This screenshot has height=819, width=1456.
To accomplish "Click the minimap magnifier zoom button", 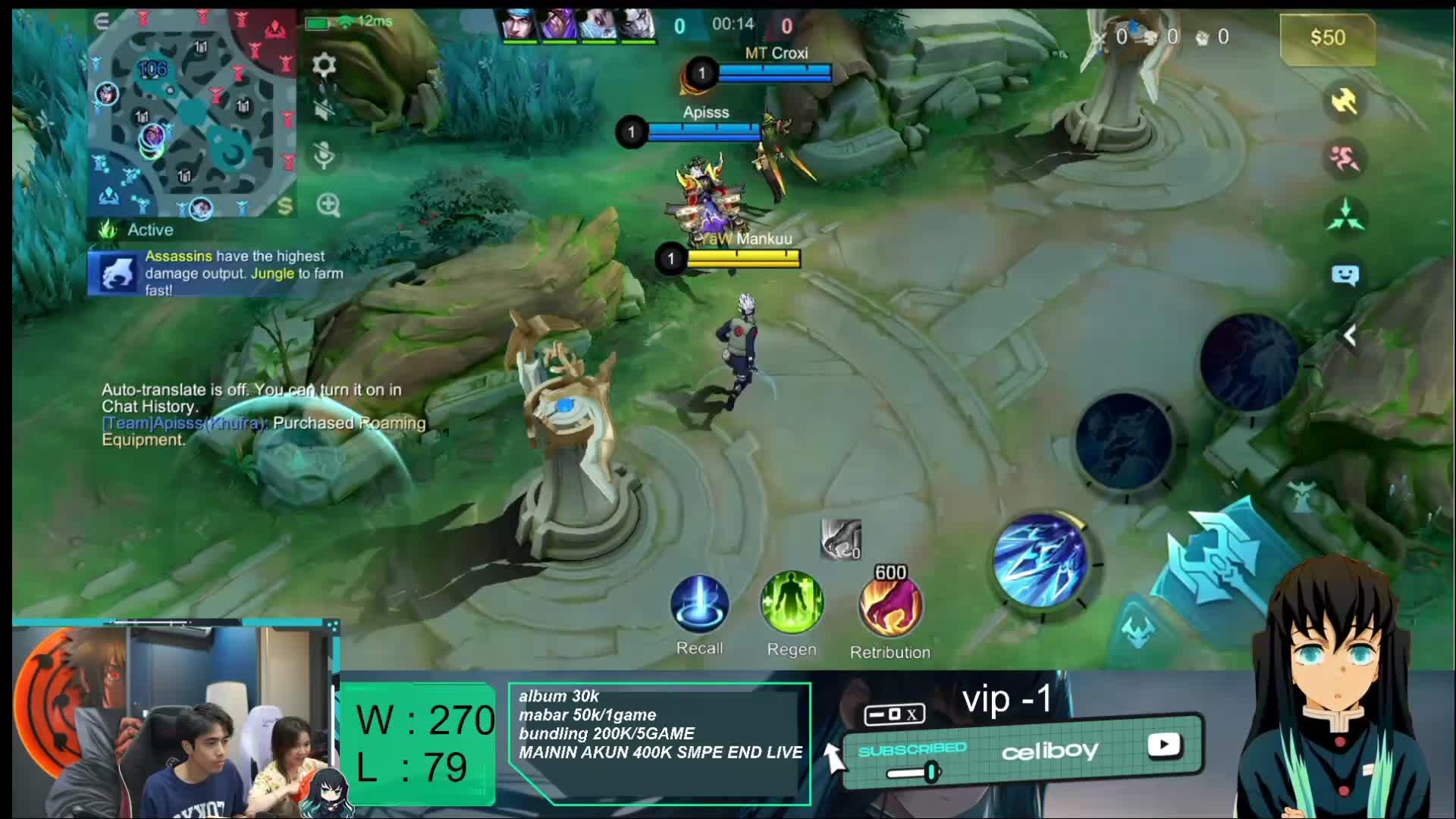I will click(x=328, y=205).
